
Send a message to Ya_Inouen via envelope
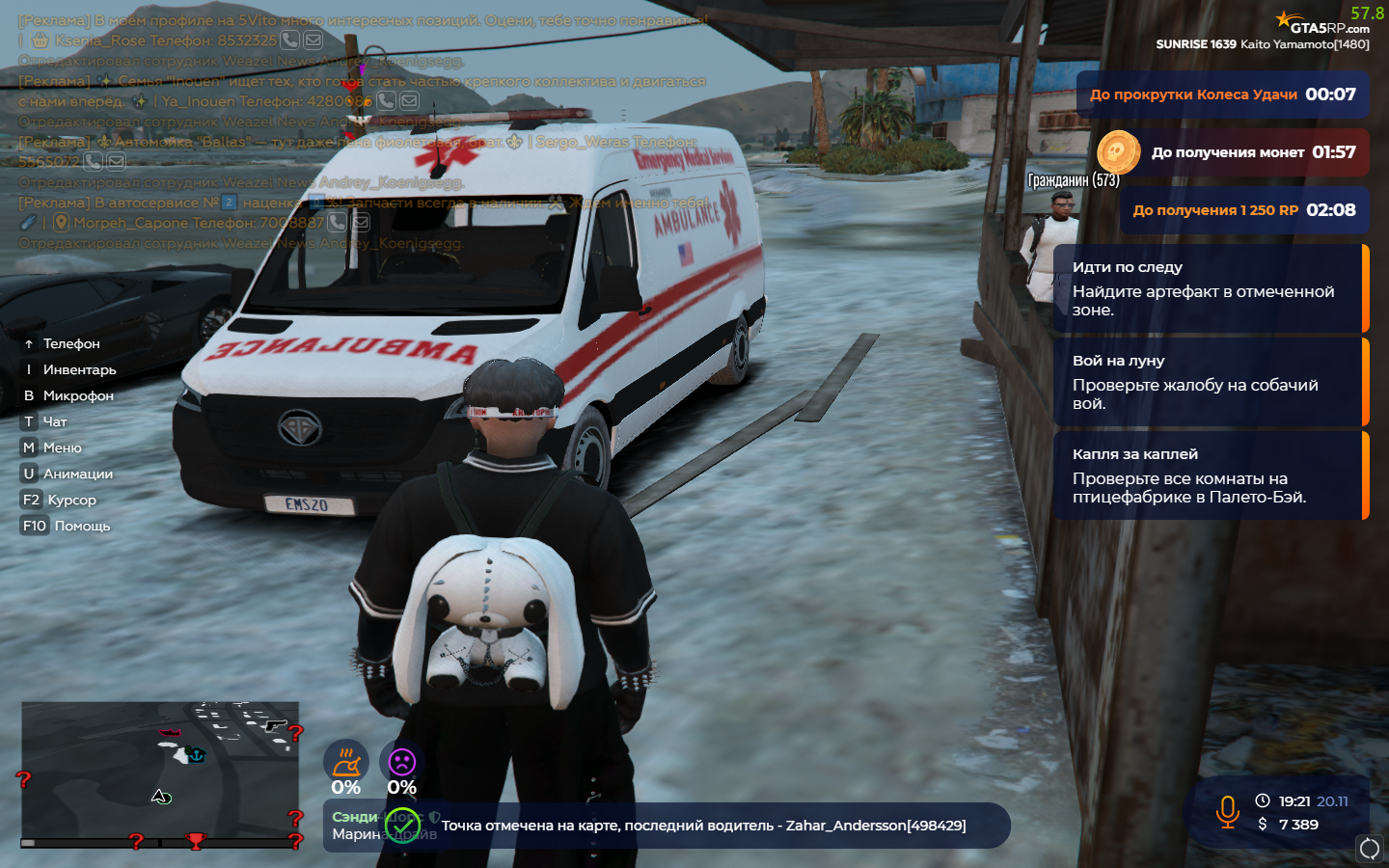[410, 100]
